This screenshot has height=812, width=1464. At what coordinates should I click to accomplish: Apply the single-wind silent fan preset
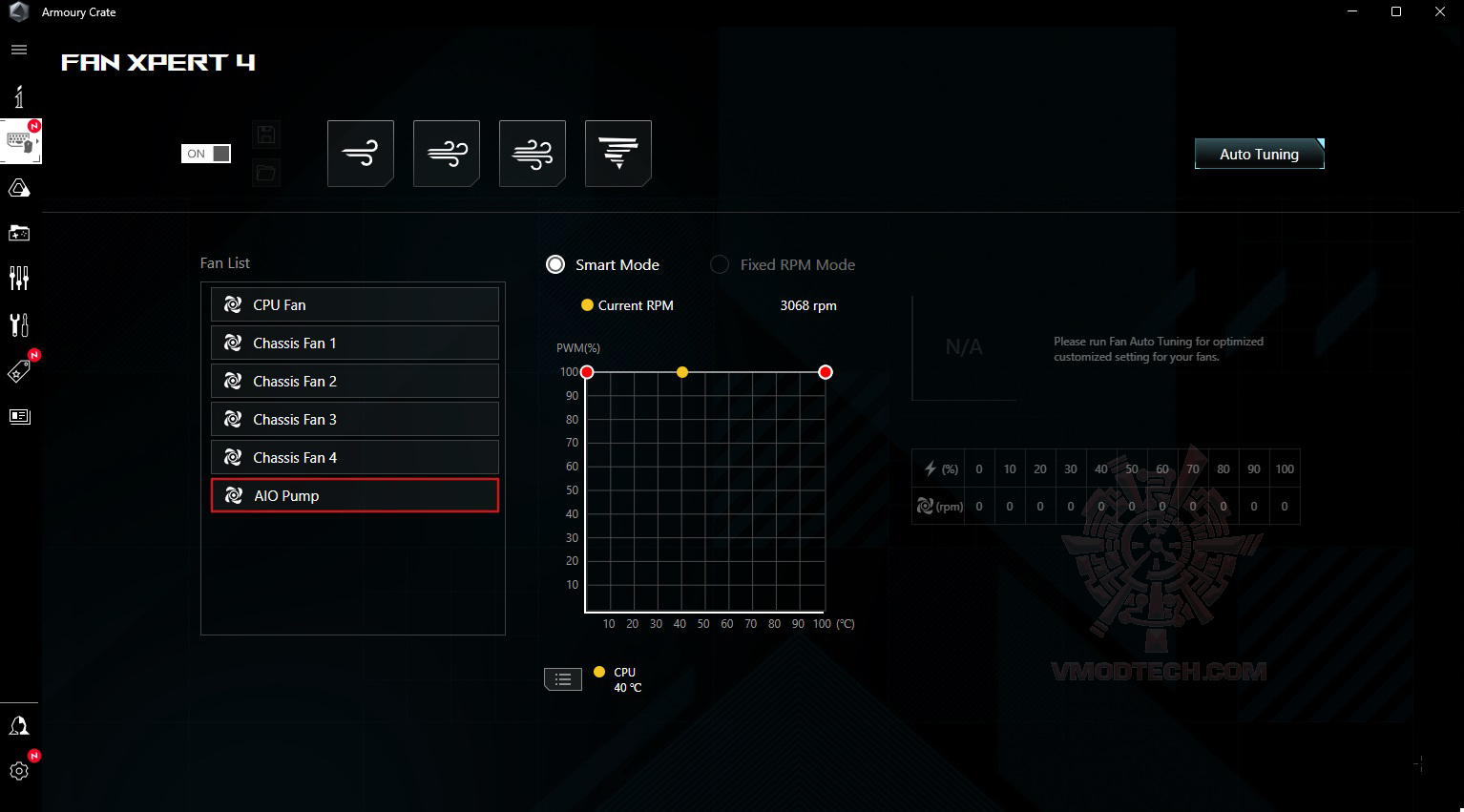(x=361, y=153)
